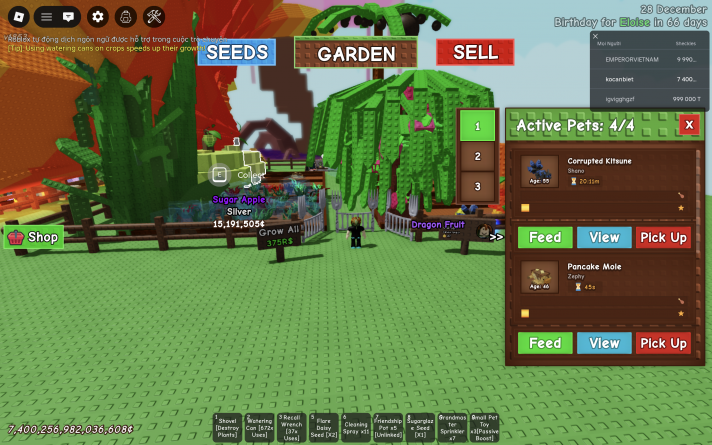View the Pancake Mole details

tap(604, 343)
